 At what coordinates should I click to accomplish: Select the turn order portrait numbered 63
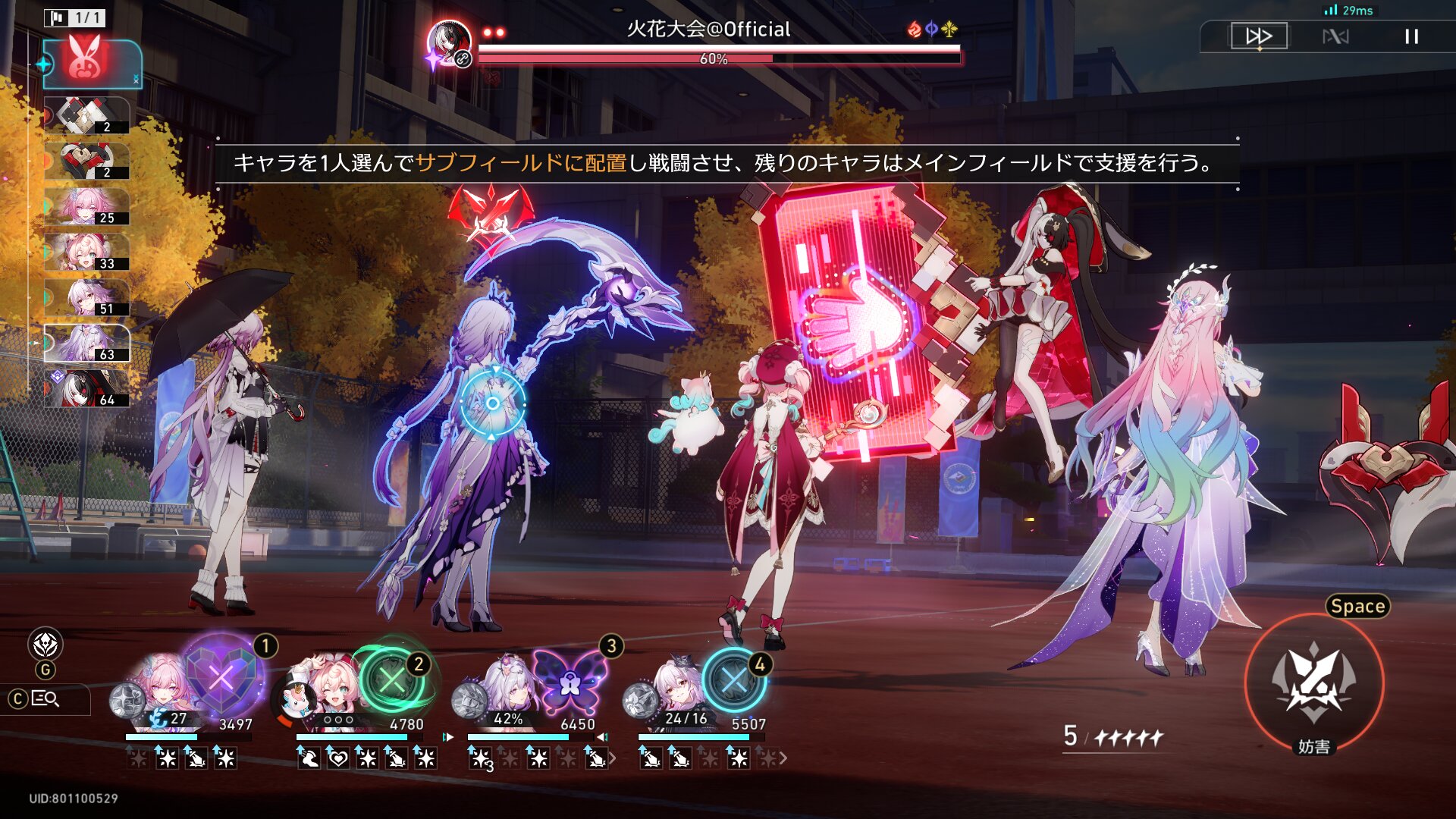click(x=86, y=344)
